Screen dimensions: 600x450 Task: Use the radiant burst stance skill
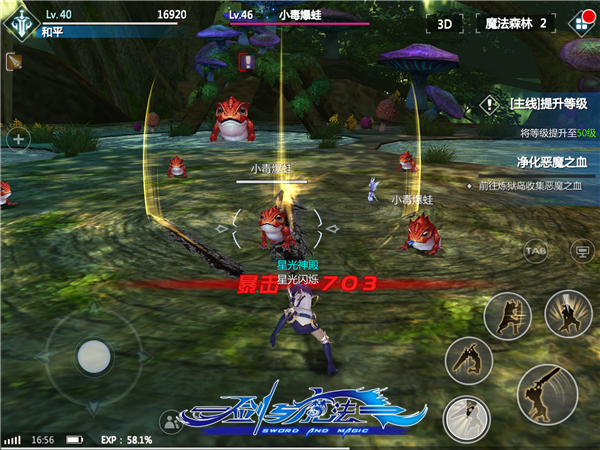[568, 316]
